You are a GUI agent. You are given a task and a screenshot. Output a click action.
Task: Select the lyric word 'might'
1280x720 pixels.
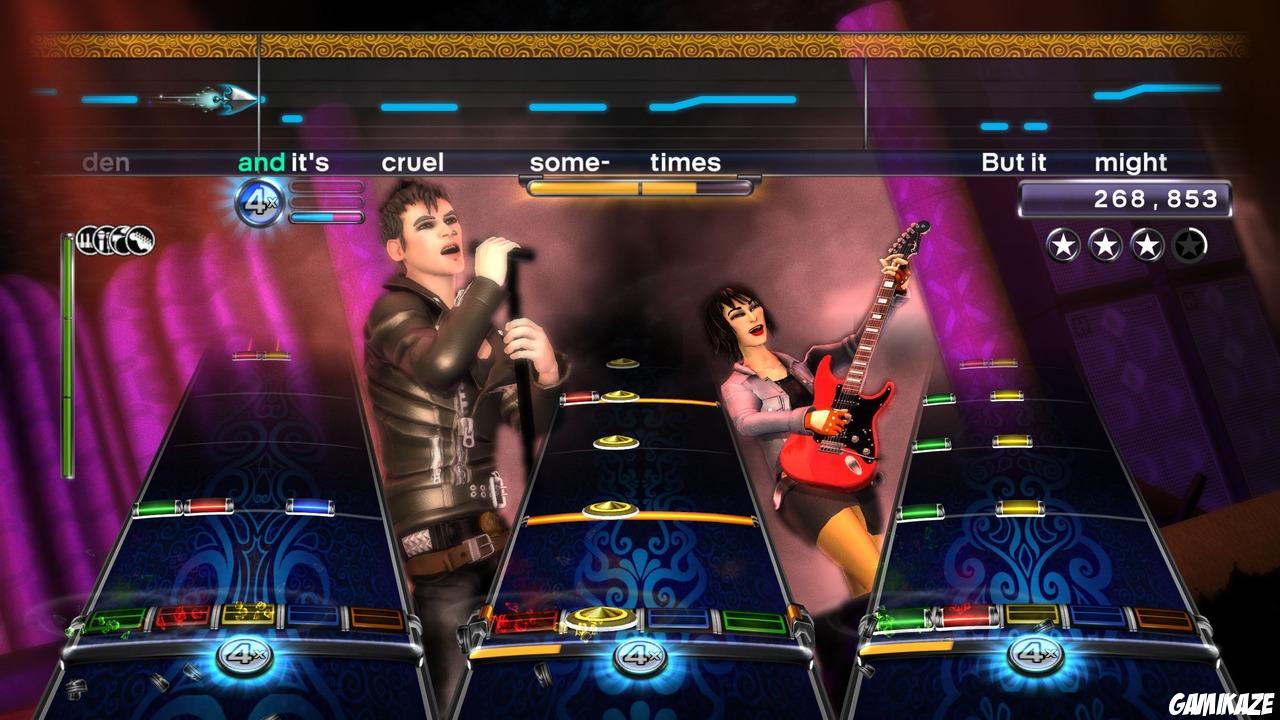1132,162
